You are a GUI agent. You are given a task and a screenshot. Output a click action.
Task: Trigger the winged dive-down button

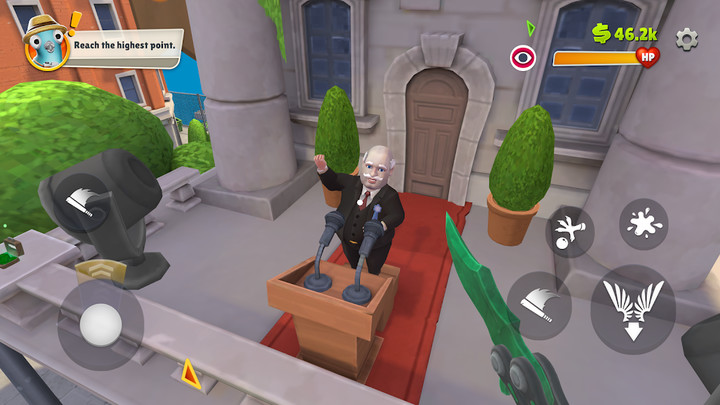pos(632,308)
